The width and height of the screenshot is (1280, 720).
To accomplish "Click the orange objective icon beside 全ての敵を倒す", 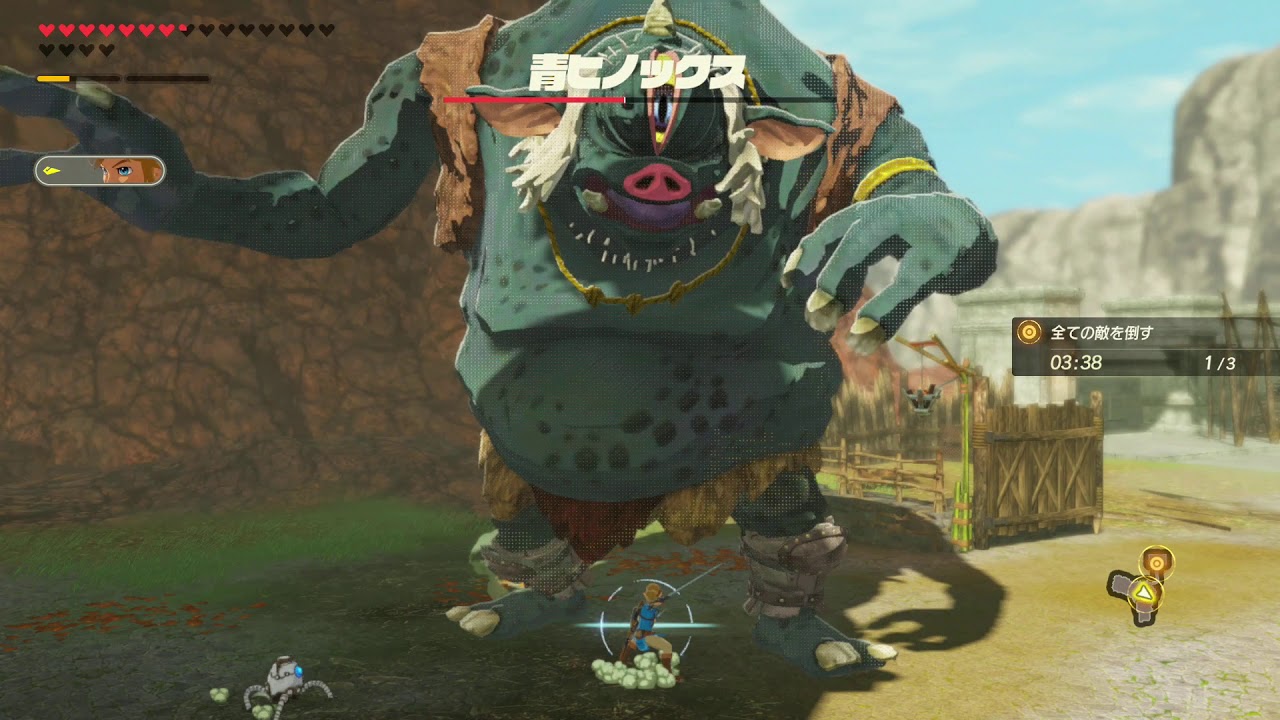I will (x=1029, y=332).
